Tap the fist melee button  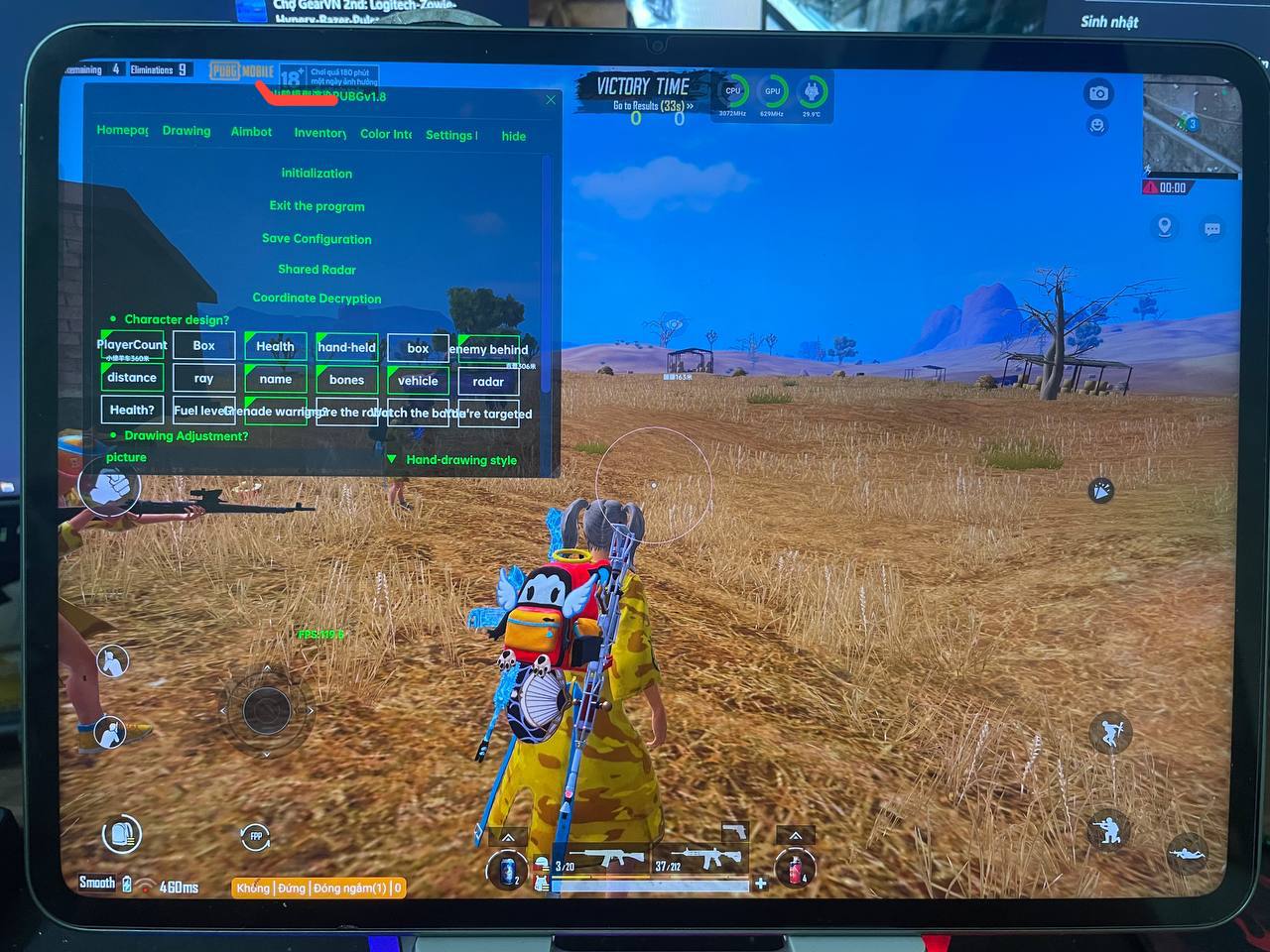[110, 487]
